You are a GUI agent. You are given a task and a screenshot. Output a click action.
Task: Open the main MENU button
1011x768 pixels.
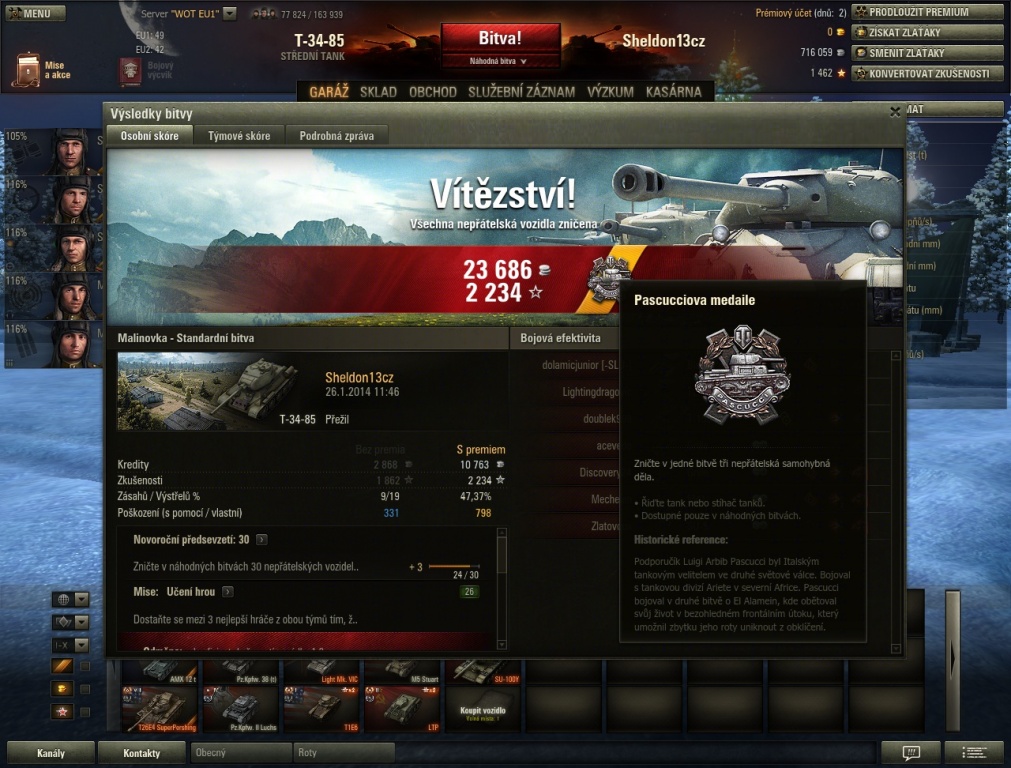(x=35, y=14)
